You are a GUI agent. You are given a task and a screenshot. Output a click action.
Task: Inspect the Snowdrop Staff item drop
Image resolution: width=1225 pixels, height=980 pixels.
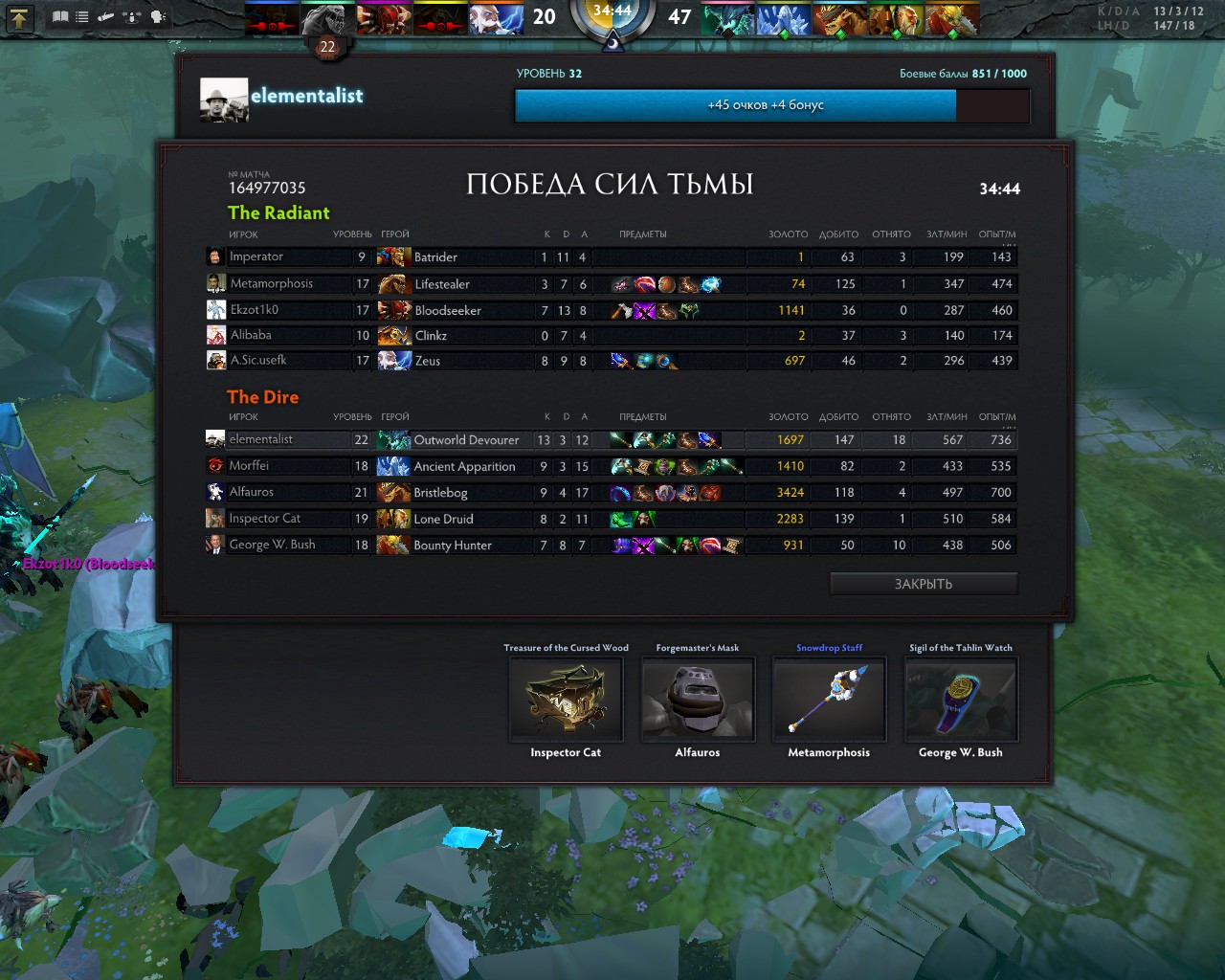[829, 700]
